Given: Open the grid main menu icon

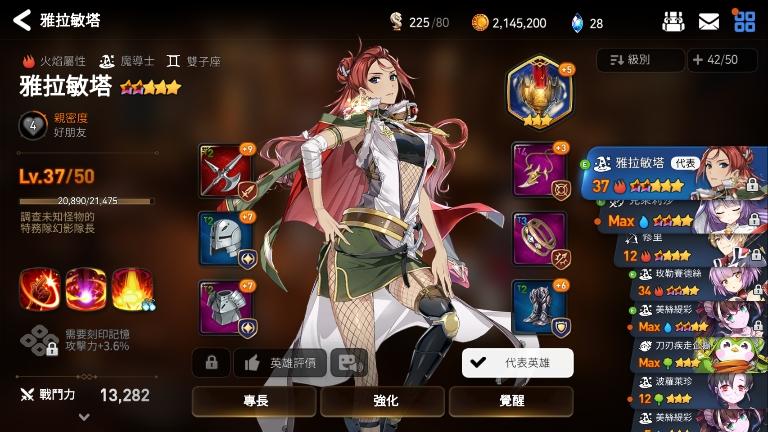Looking at the screenshot, I should pos(744,21).
